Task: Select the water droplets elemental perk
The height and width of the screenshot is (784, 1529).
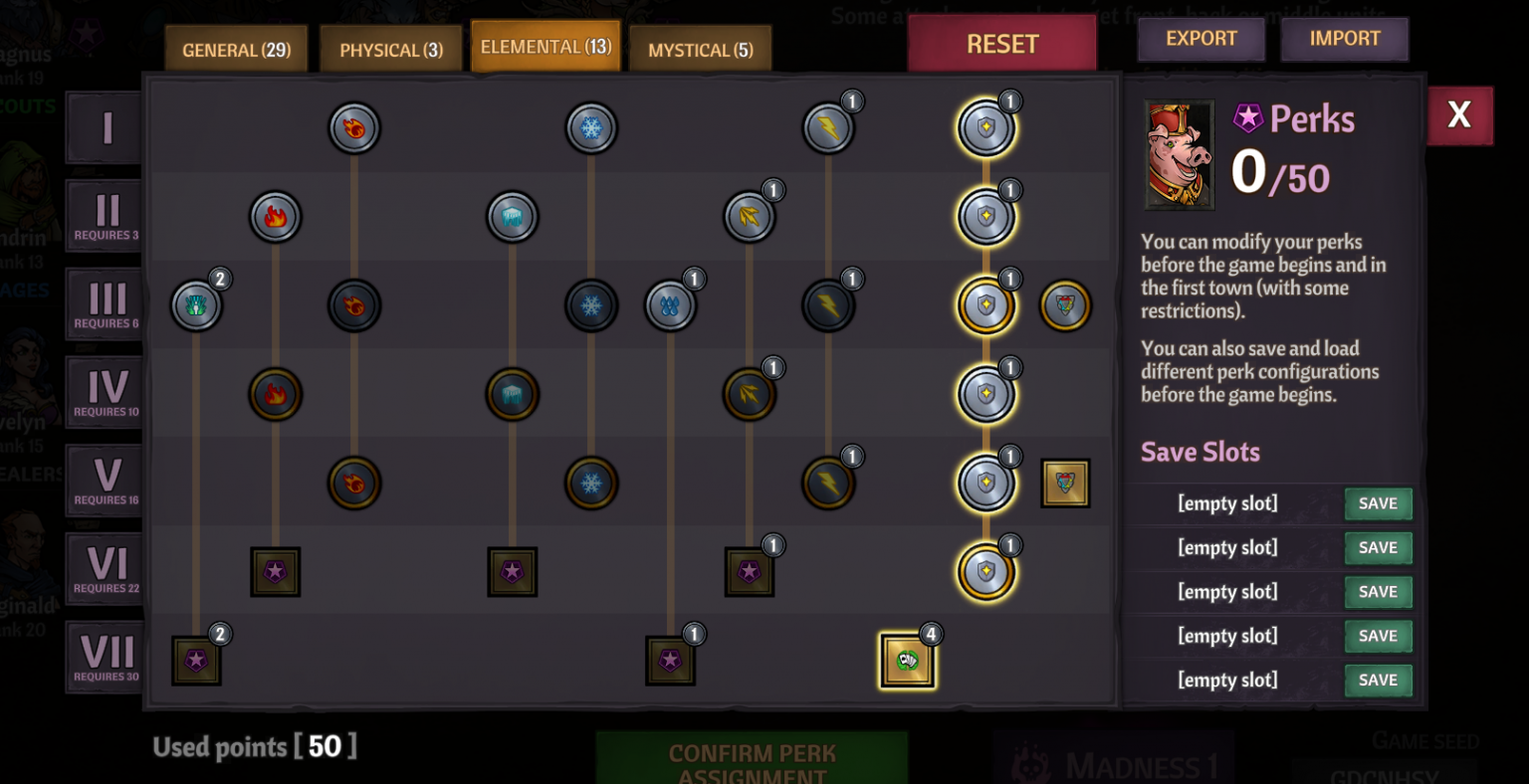Action: click(x=672, y=305)
